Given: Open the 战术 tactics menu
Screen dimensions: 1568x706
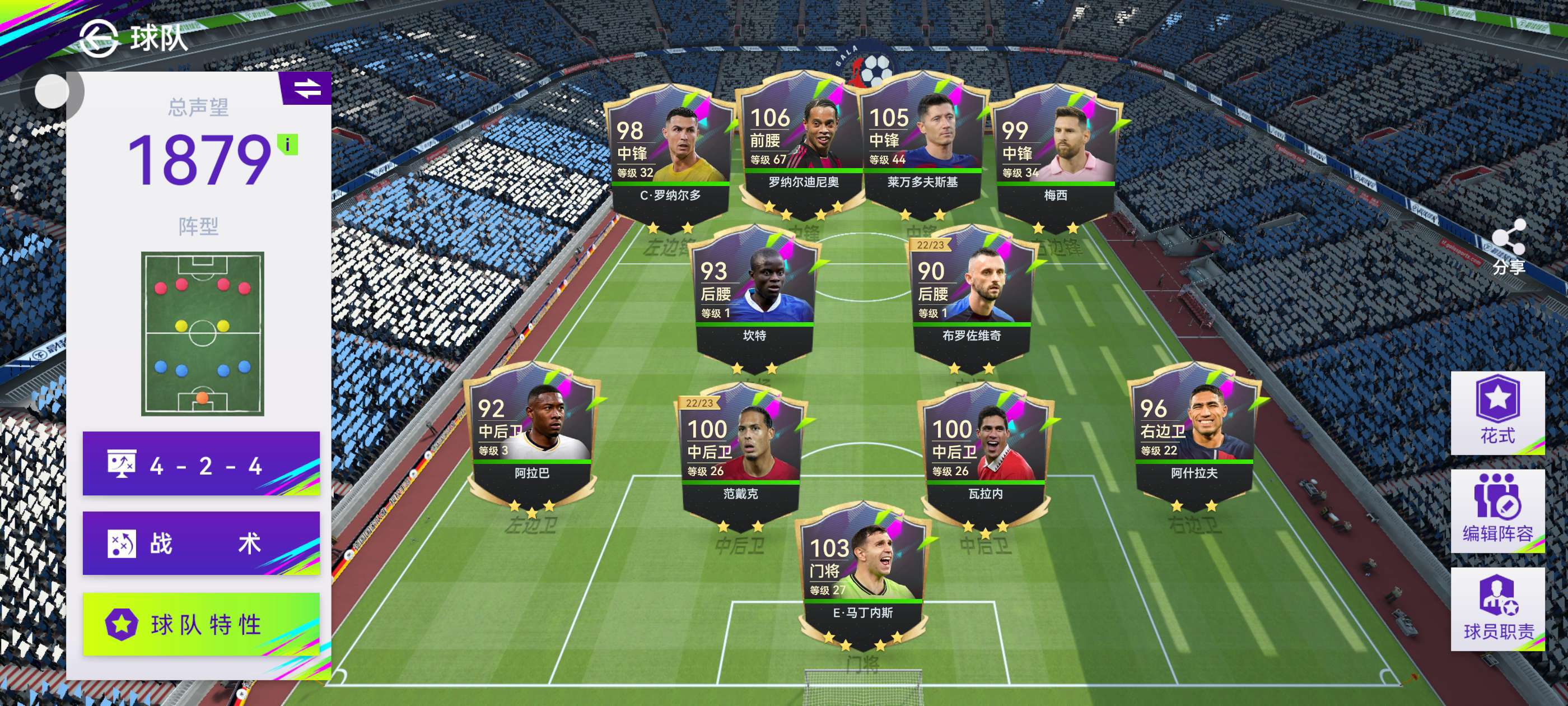Looking at the screenshot, I should 201,544.
